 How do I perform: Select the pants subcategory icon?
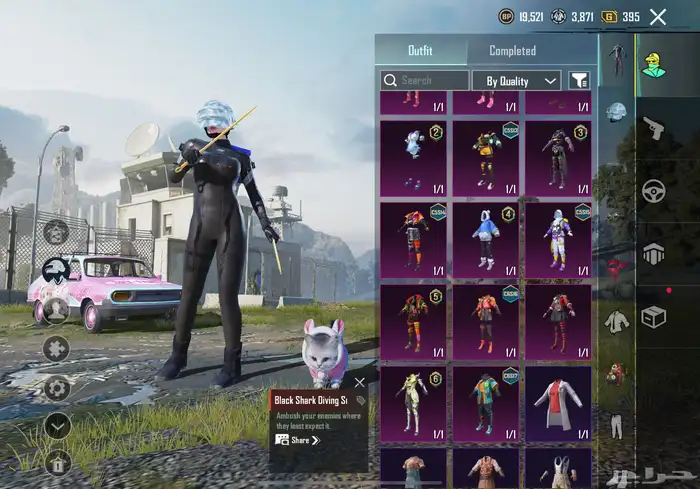point(616,427)
